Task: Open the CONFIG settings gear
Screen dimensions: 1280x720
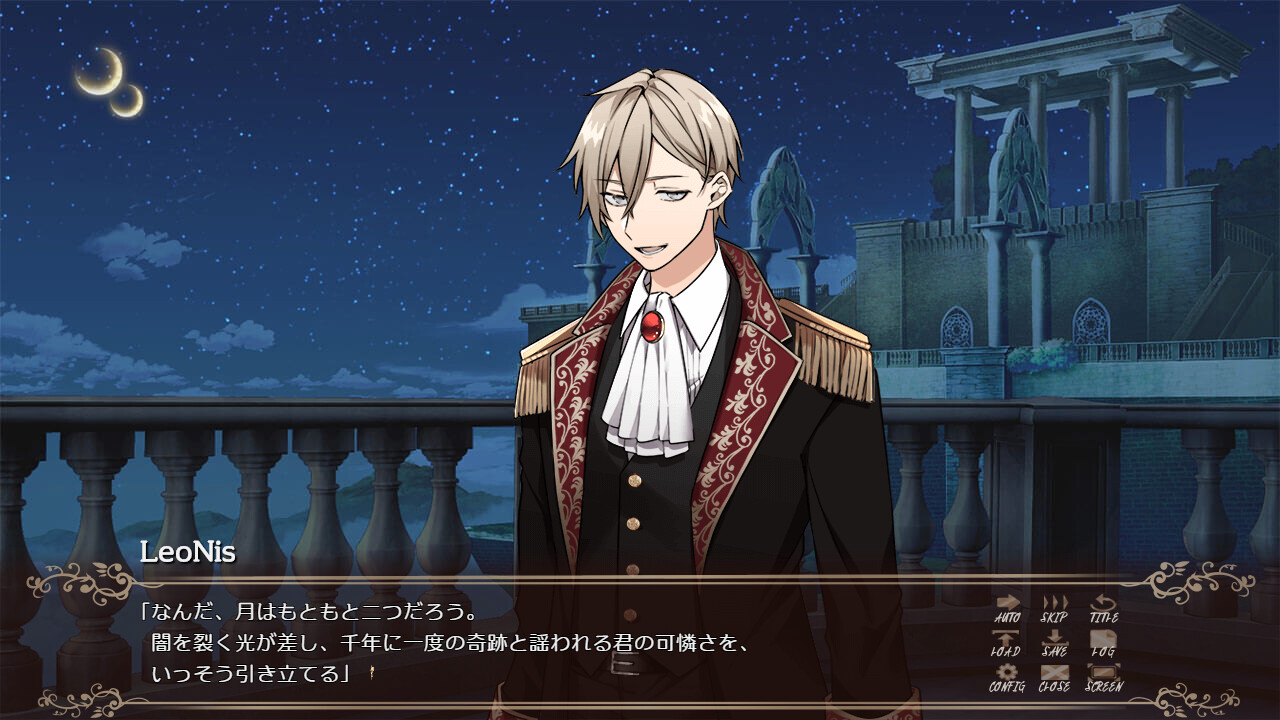Action: click(x=1007, y=678)
